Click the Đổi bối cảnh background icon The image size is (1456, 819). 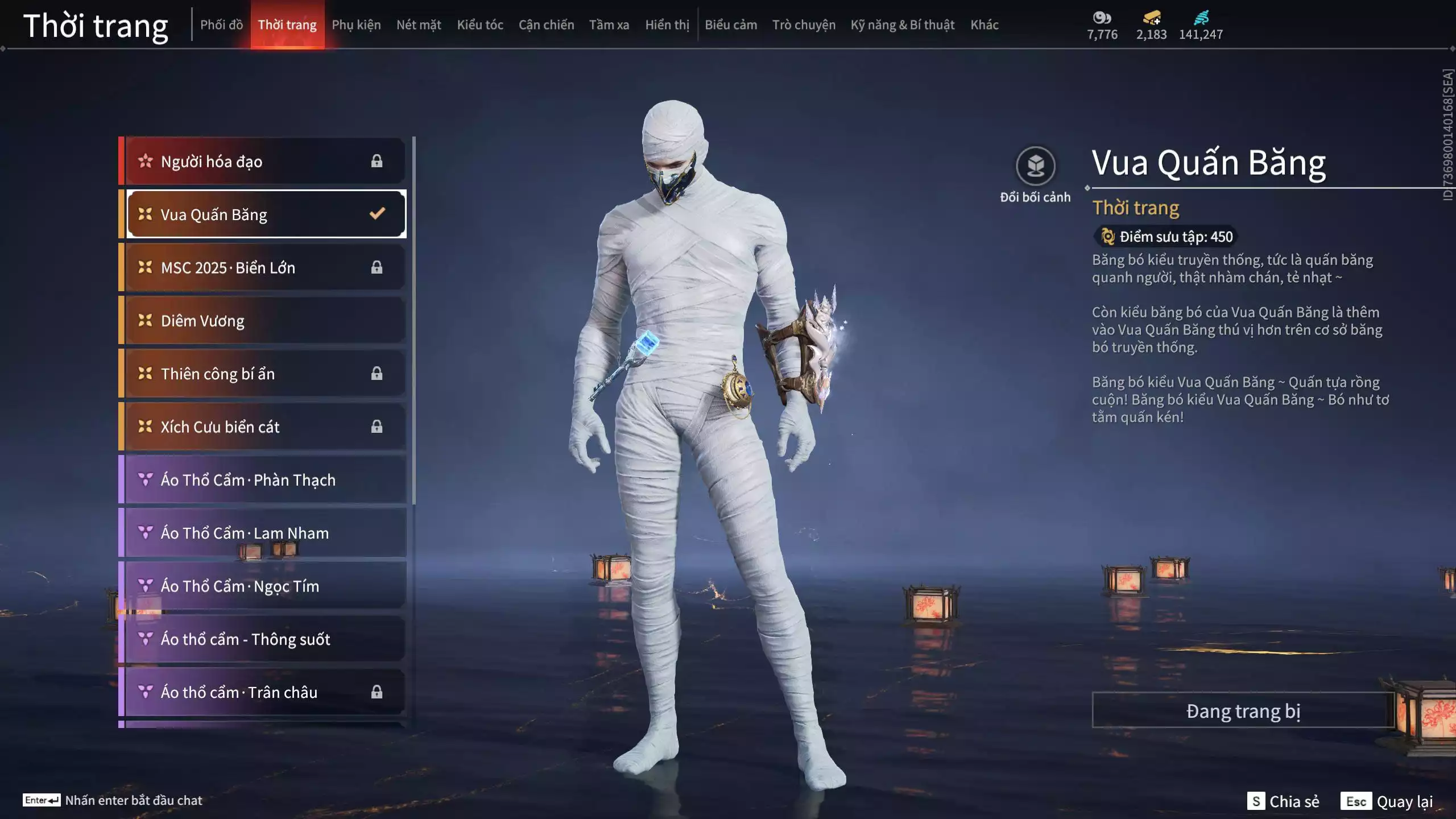tap(1035, 167)
